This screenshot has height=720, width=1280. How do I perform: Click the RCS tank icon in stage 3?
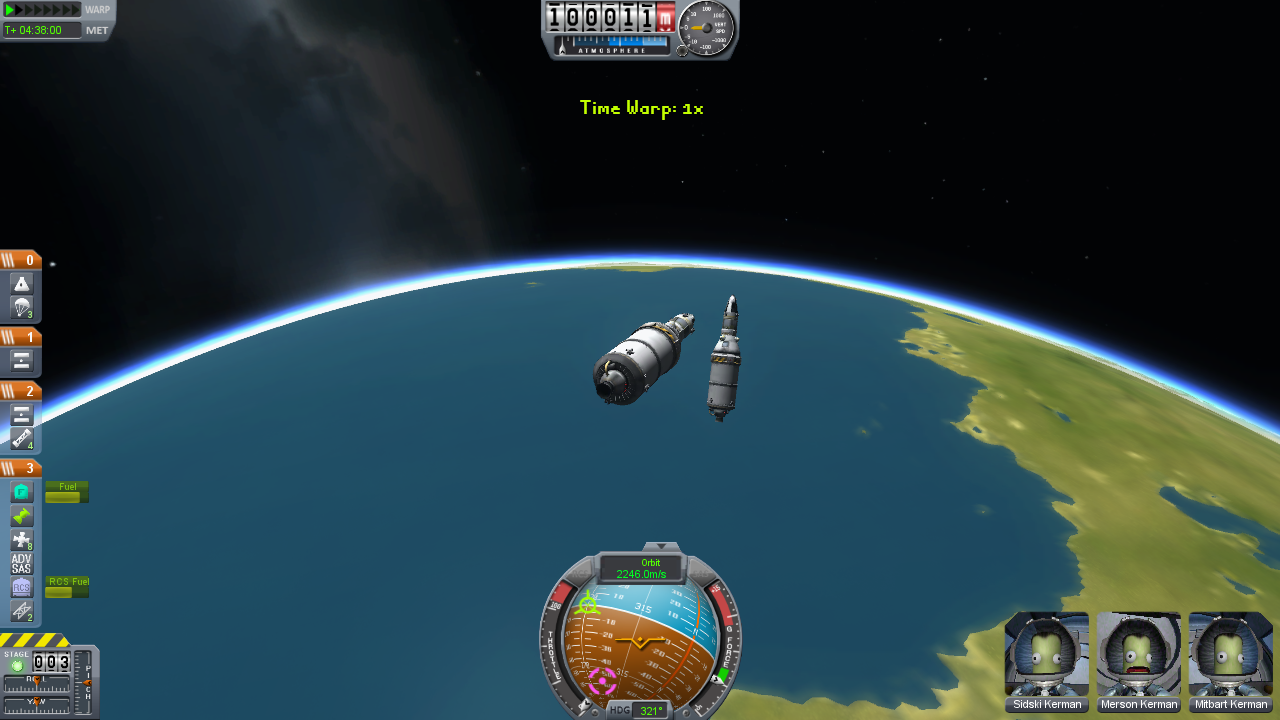coord(22,587)
